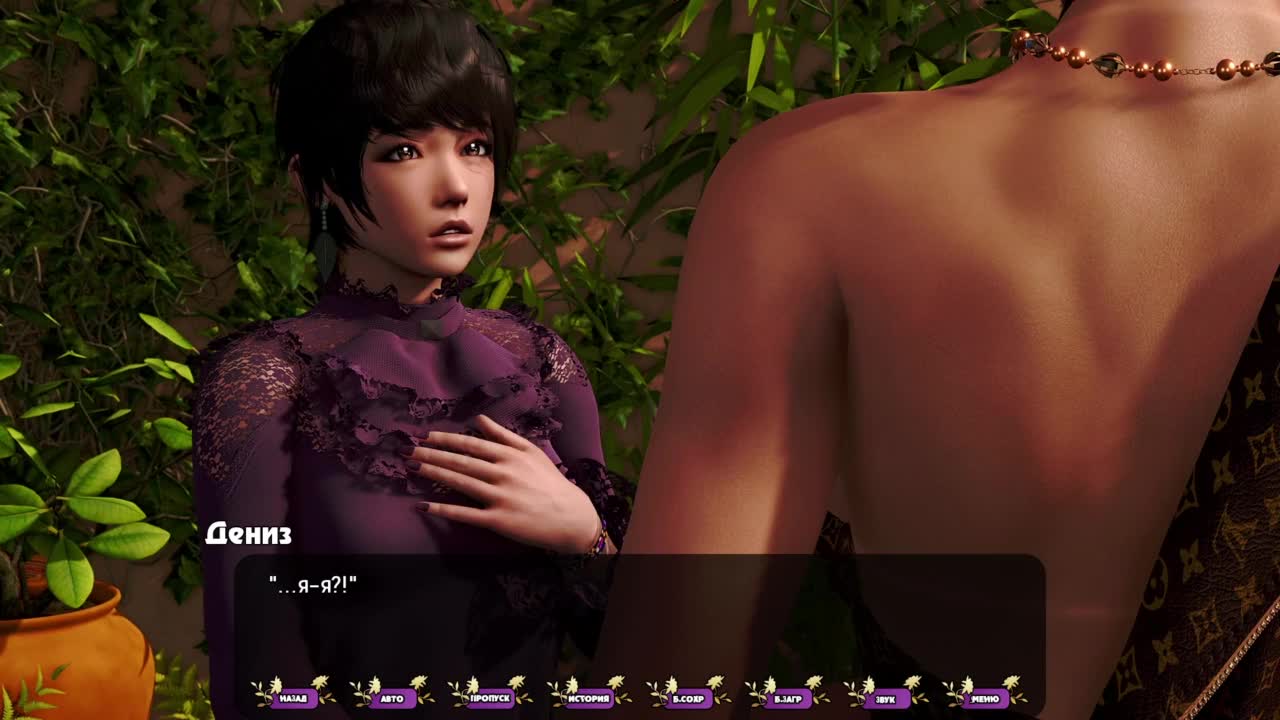The width and height of the screenshot is (1280, 720).
Task: Quick load with the Б.ЗАГР button
Action: tap(787, 698)
